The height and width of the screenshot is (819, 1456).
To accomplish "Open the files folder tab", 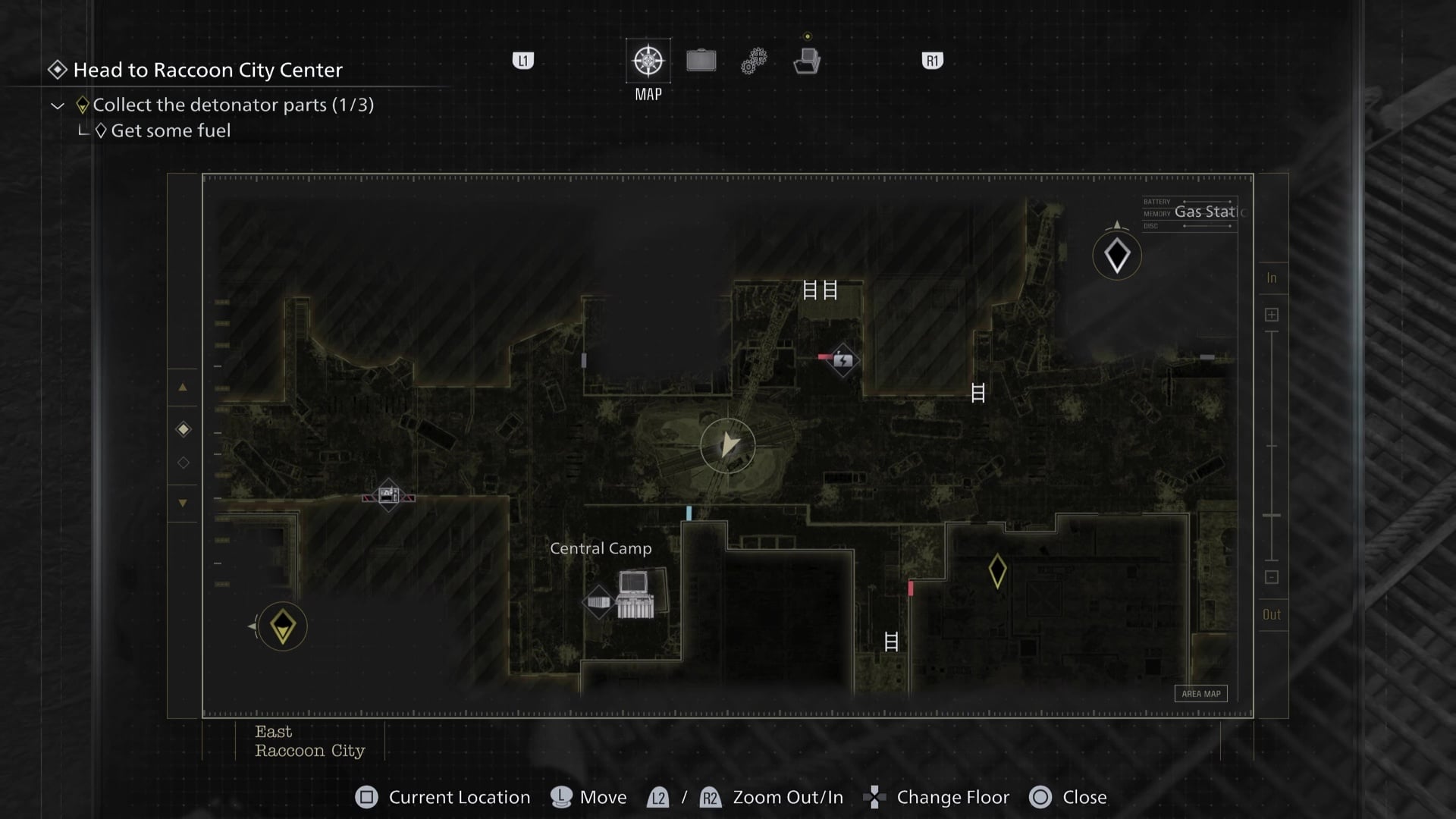I will [x=807, y=61].
